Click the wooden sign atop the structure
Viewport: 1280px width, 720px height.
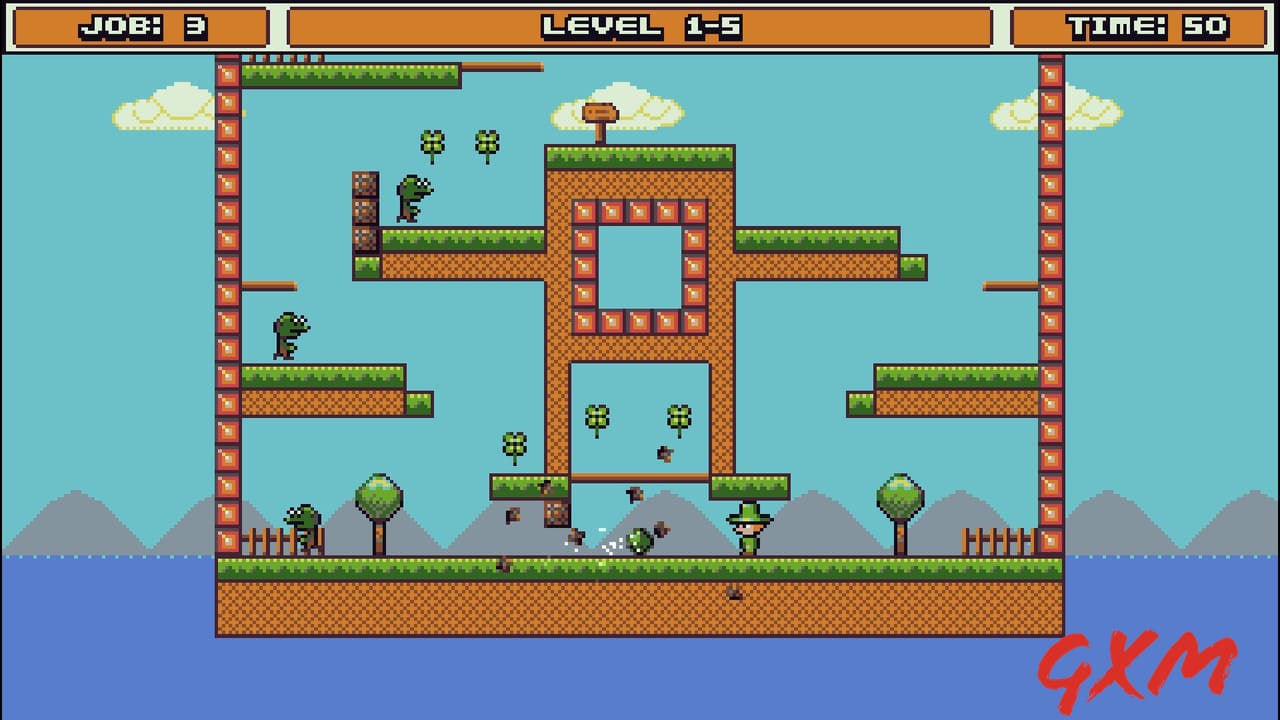[x=603, y=113]
